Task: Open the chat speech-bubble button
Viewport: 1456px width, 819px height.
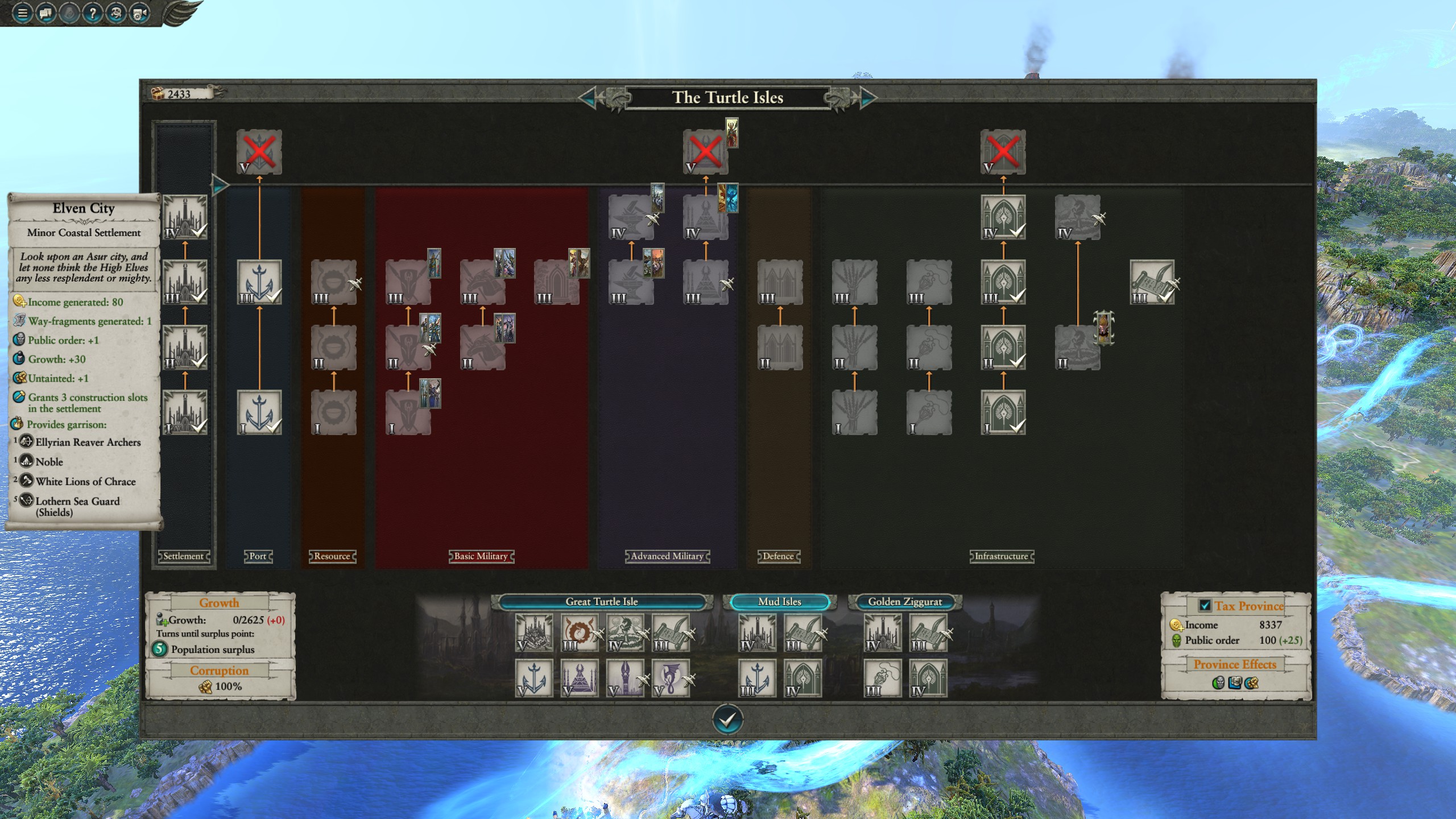Action: click(46, 13)
